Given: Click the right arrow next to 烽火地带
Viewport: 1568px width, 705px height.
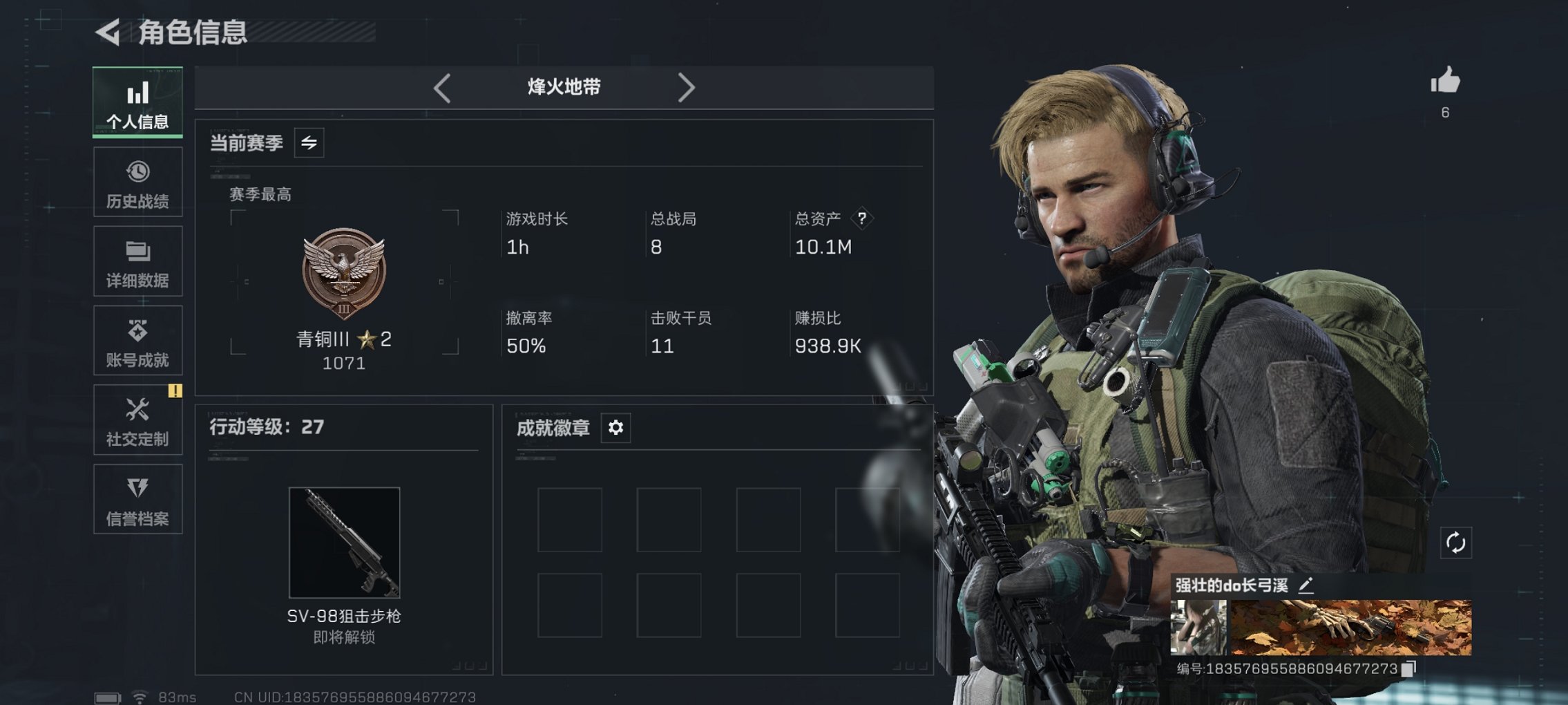Looking at the screenshot, I should [x=687, y=88].
